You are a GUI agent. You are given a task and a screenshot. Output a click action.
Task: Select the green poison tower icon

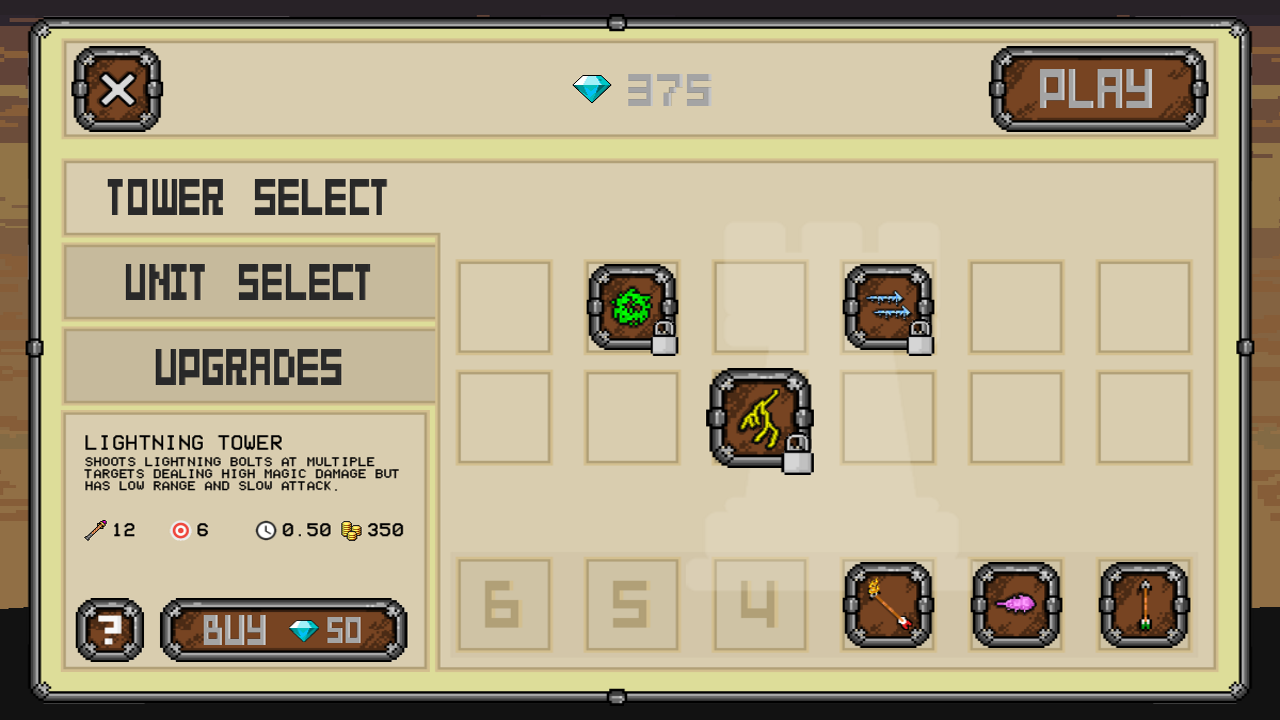coord(631,307)
